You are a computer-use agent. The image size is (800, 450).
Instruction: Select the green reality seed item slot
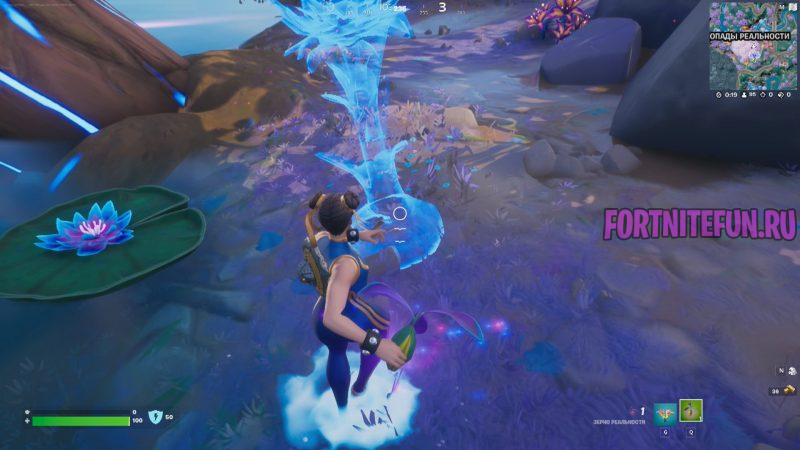pyautogui.click(x=691, y=410)
